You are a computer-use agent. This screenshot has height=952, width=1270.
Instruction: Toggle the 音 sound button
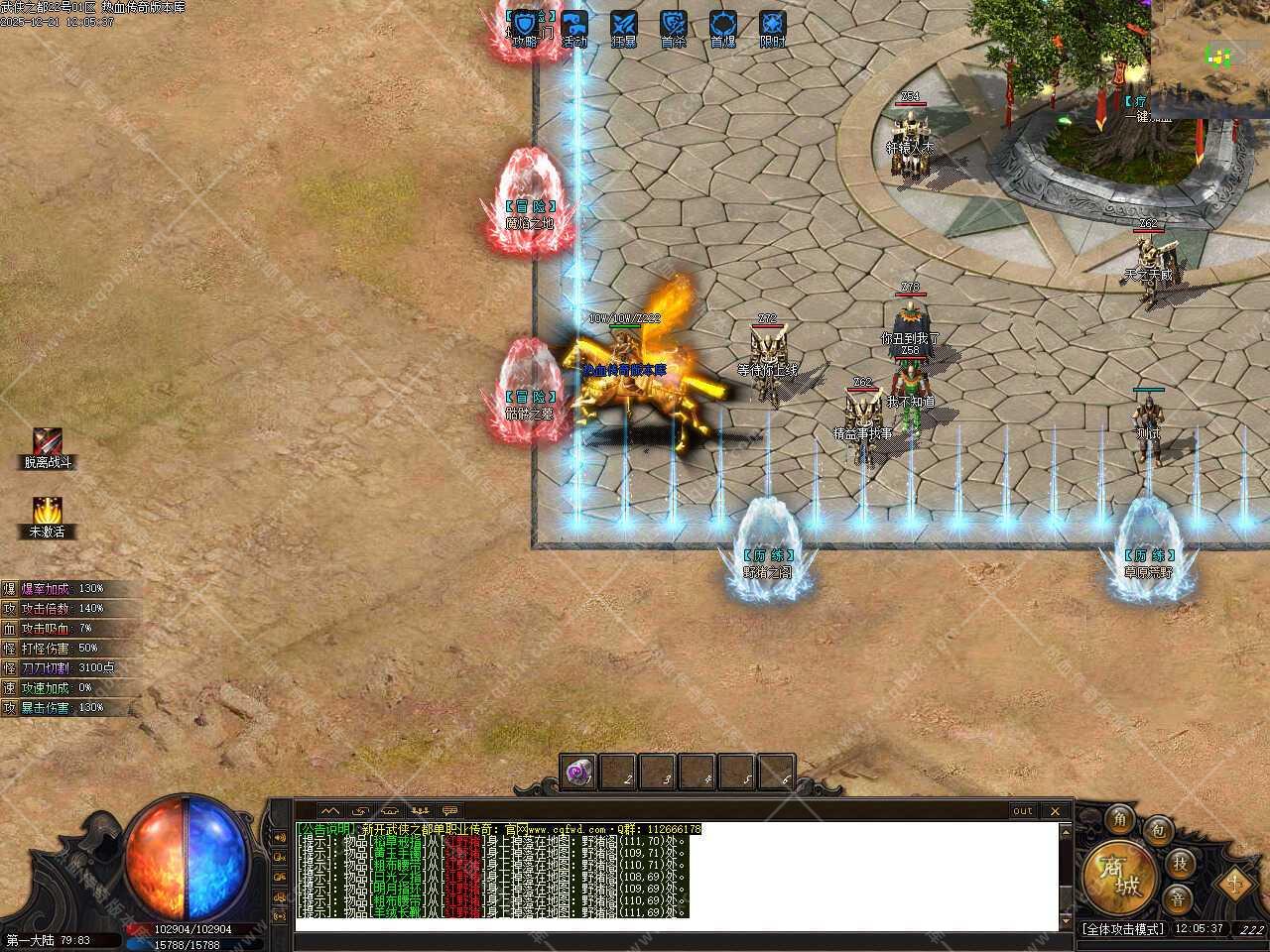point(1179,897)
